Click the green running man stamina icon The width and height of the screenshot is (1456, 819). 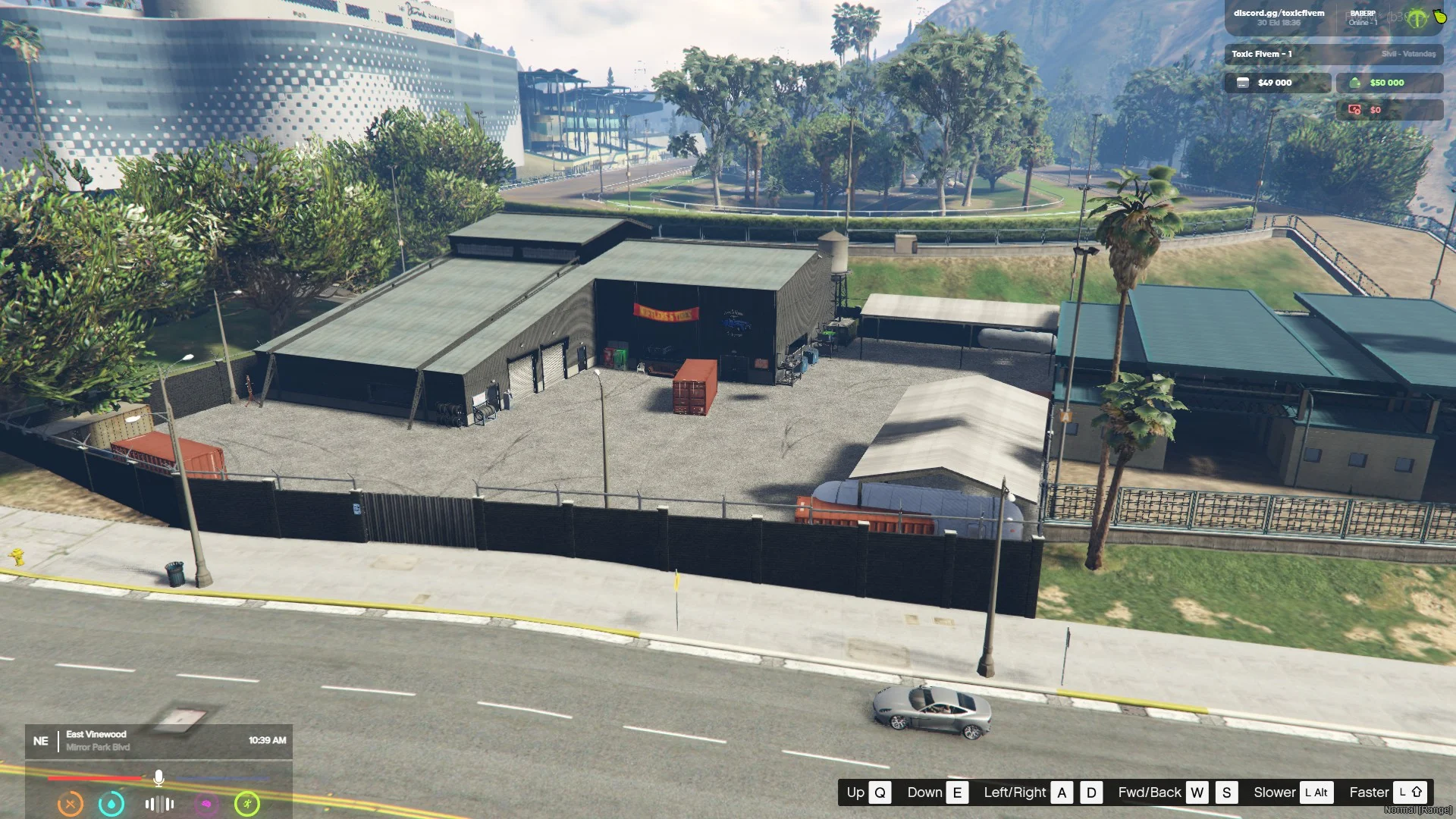(x=247, y=804)
